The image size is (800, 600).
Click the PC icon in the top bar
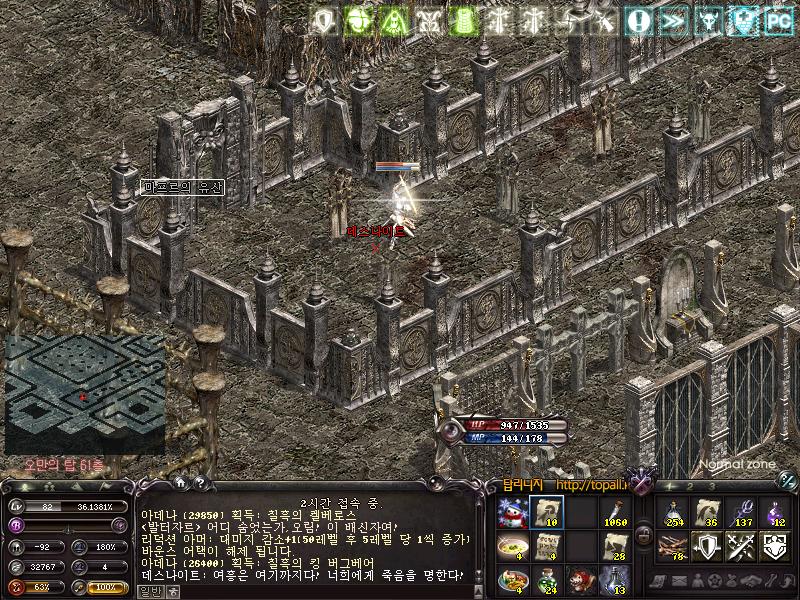pyautogui.click(x=777, y=20)
